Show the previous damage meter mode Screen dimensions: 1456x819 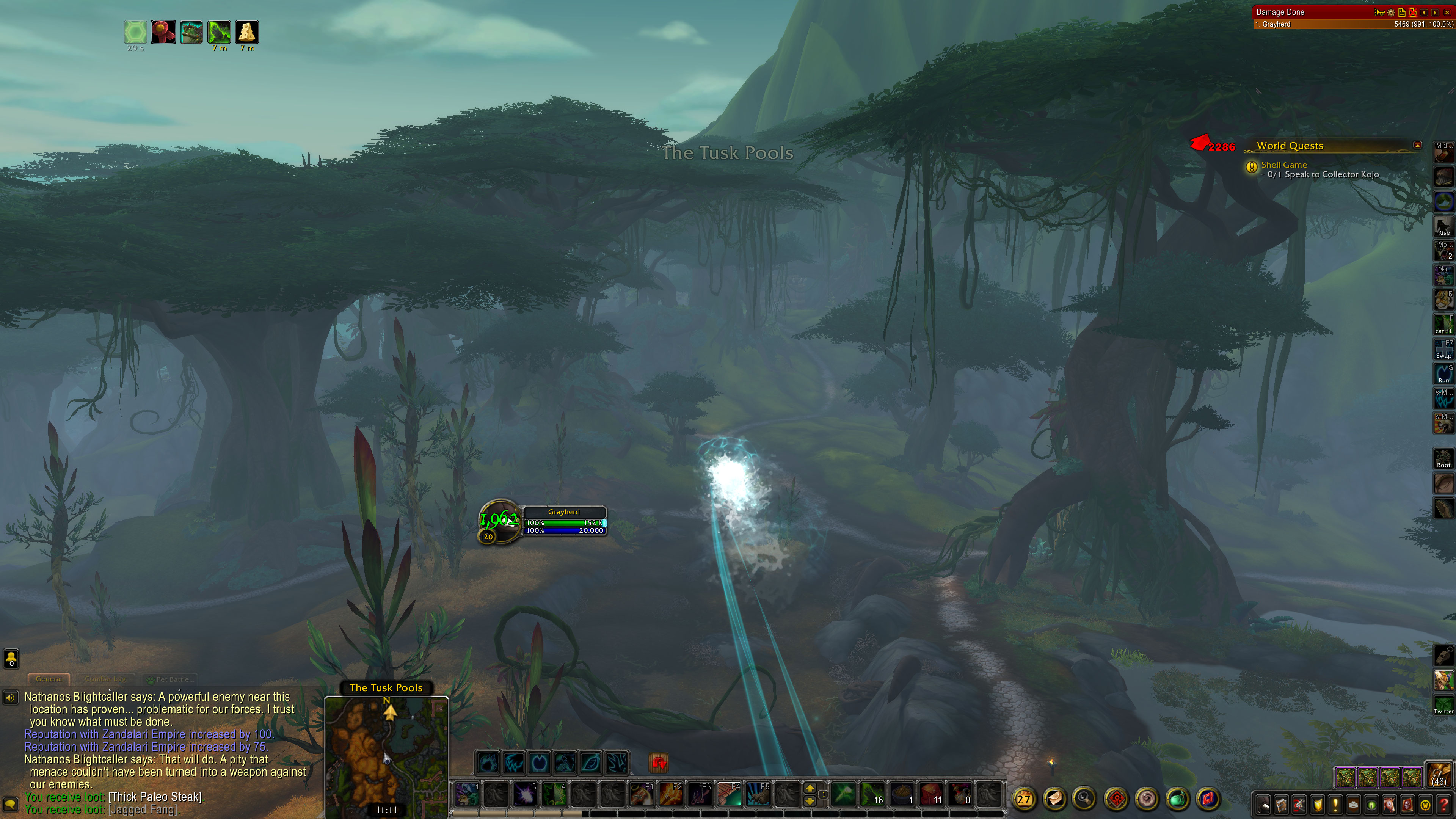(1424, 12)
